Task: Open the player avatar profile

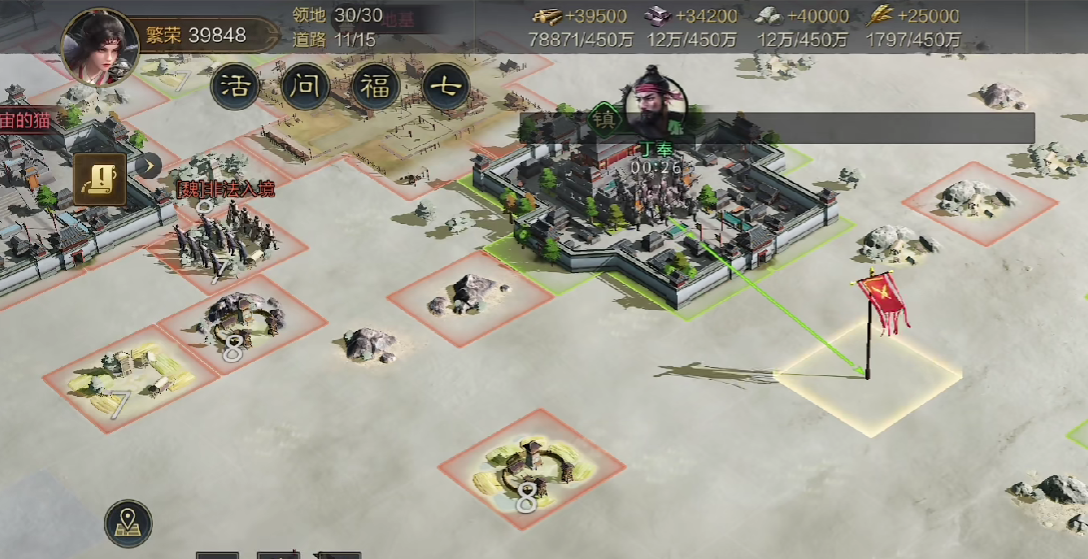Action: coord(99,45)
